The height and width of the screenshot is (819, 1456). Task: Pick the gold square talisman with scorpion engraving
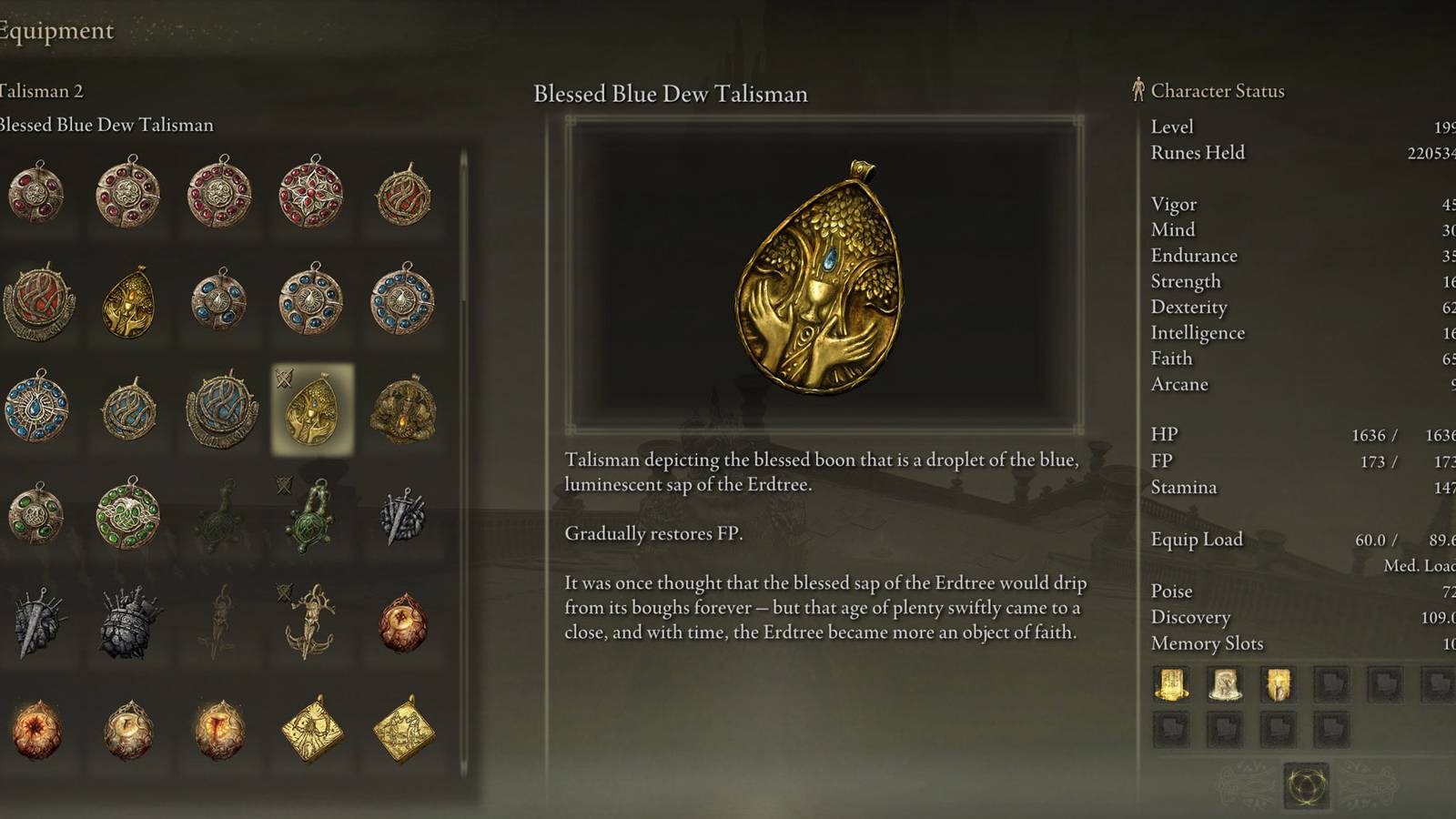point(311,729)
